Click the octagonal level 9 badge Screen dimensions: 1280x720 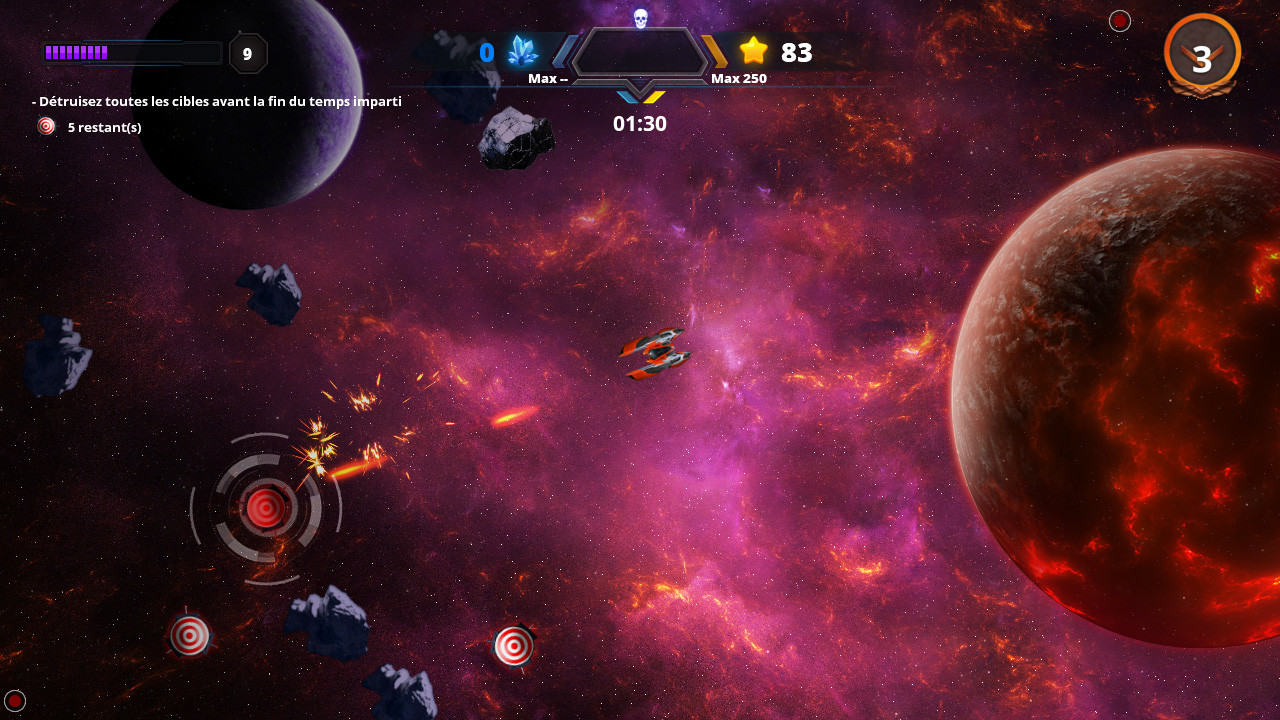click(x=247, y=54)
